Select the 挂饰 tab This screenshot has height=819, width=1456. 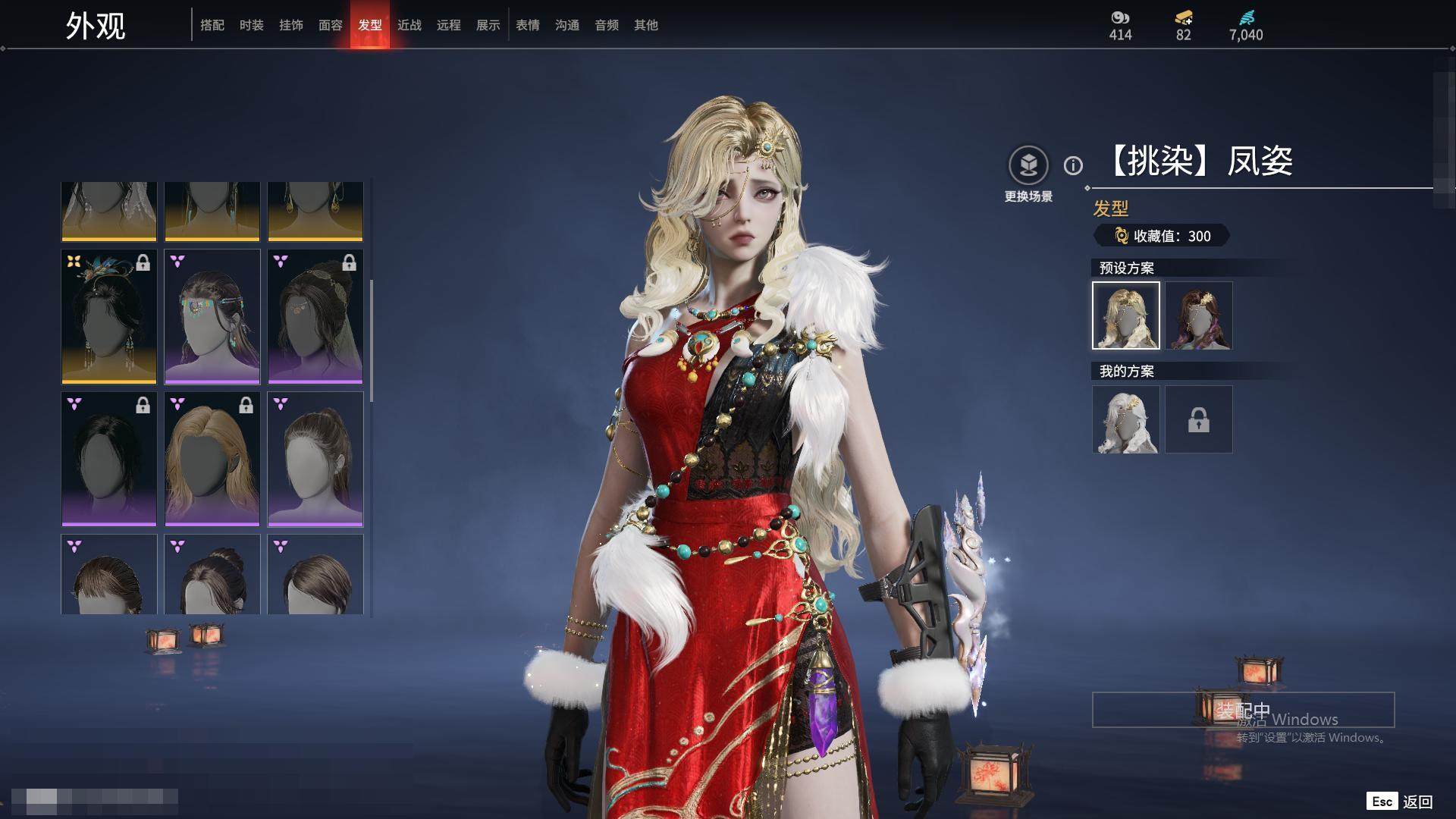[291, 25]
